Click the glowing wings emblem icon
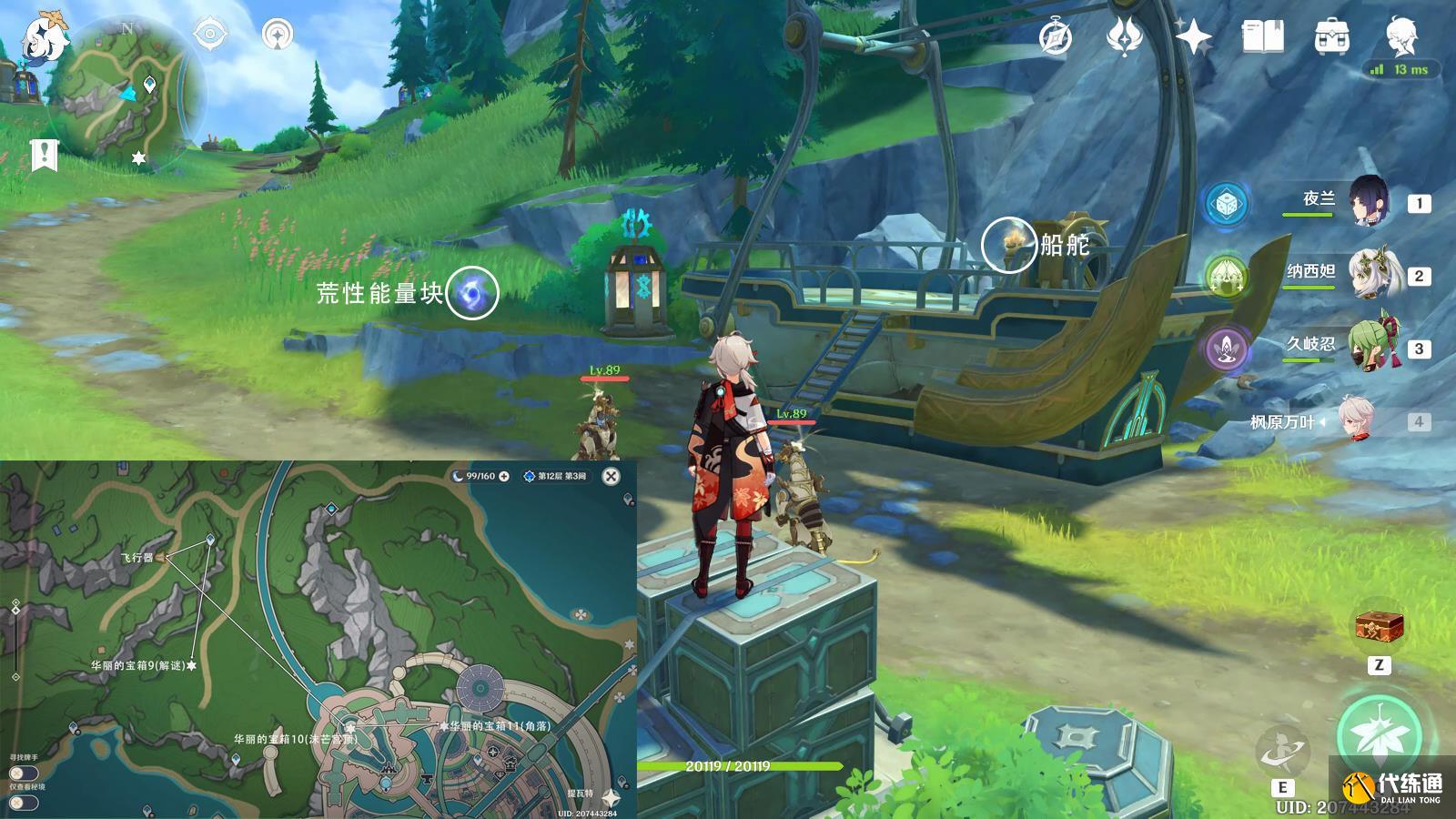 pos(1126,38)
